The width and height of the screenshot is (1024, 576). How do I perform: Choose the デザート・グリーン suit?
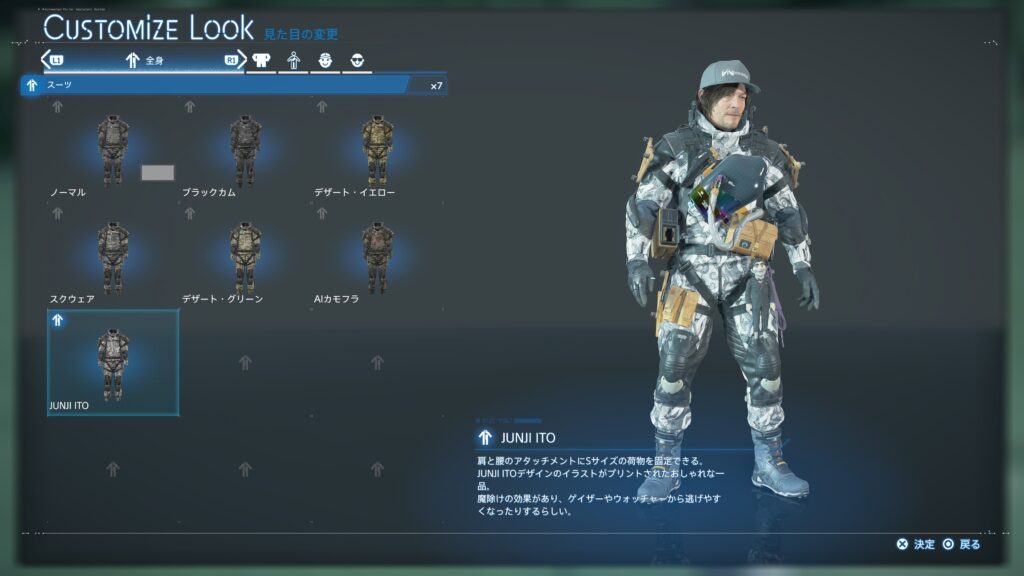point(245,258)
